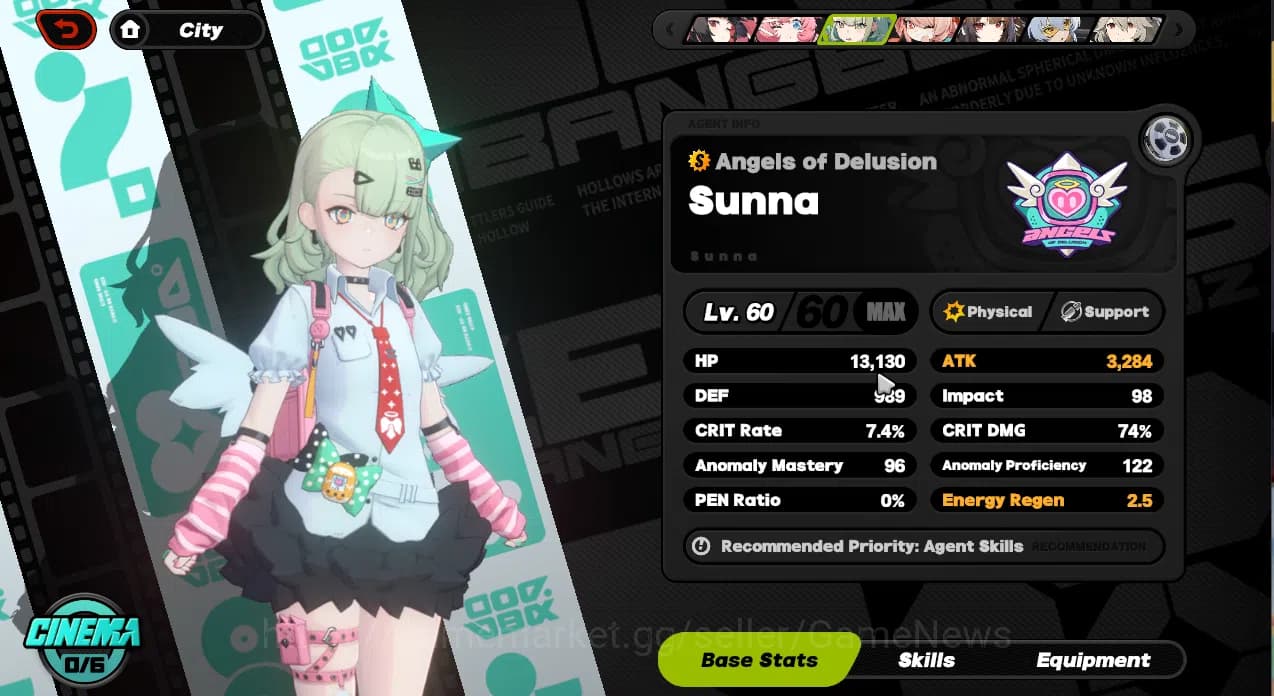The width and height of the screenshot is (1274, 696).
Task: Click the film reel icon in agent info
Action: pos(1167,138)
